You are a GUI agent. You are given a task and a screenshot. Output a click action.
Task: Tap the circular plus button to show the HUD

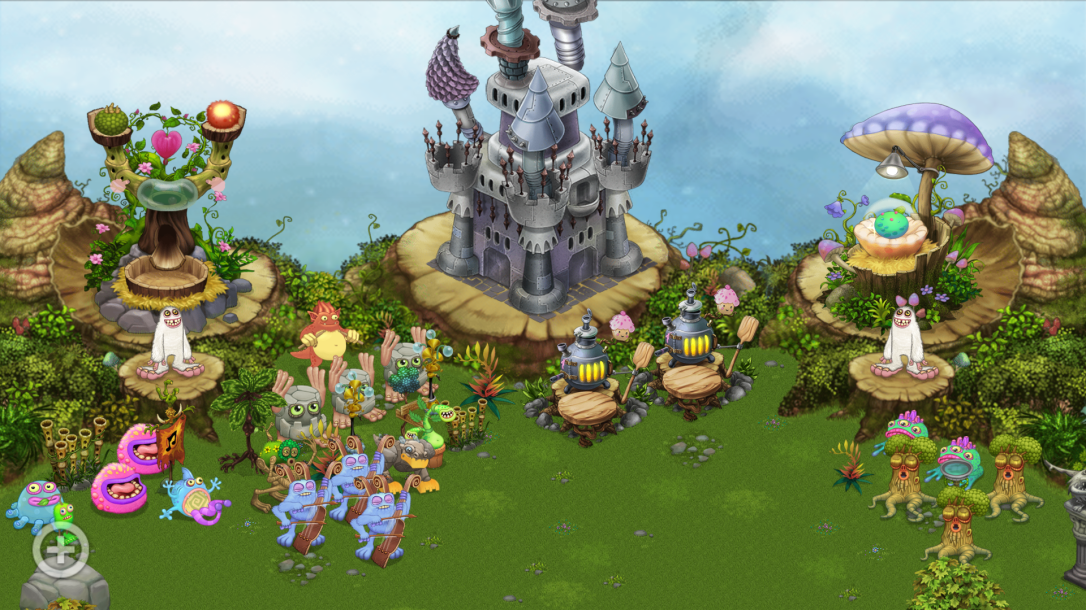pos(60,549)
